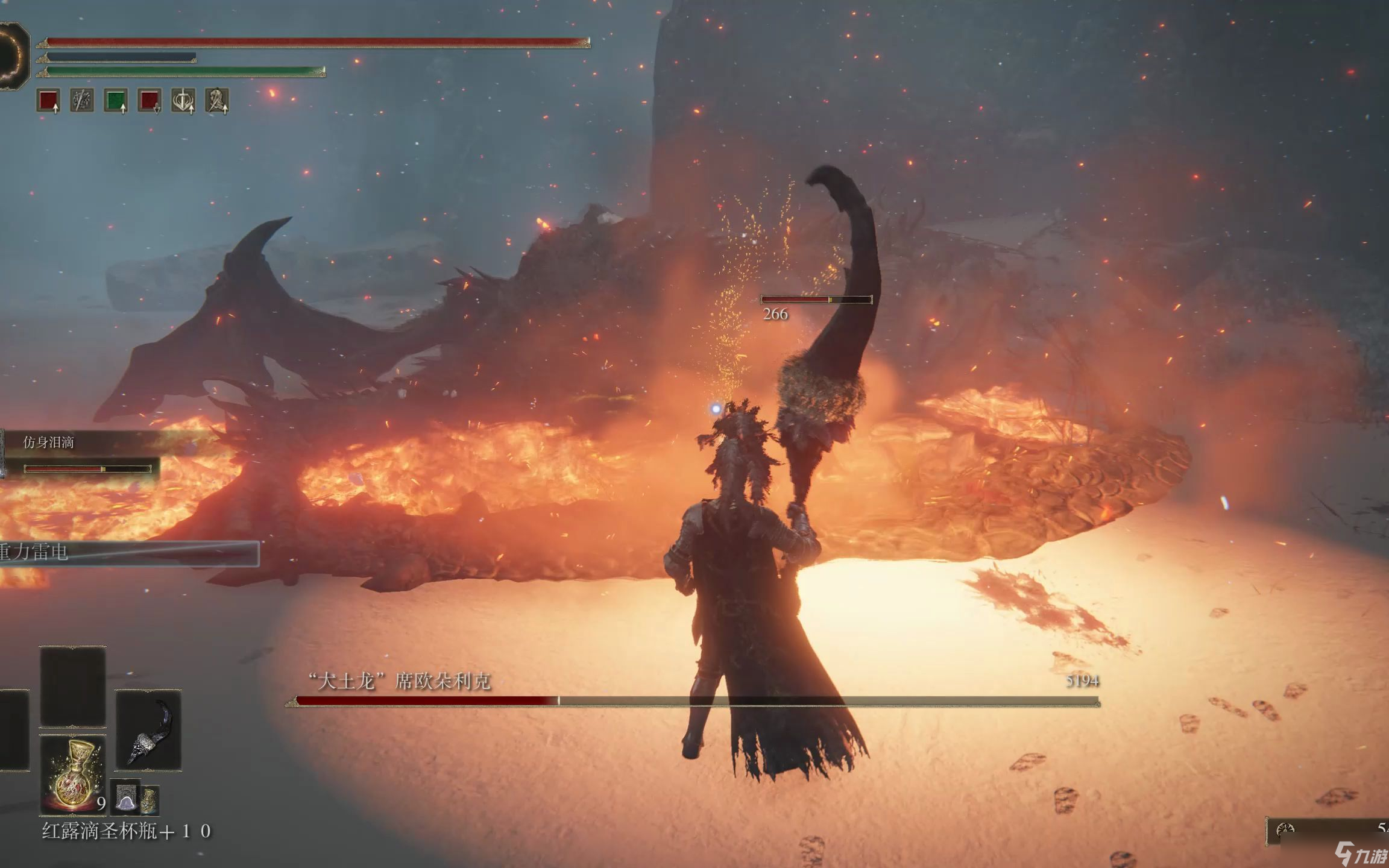
Task: Select the curved horn weapon slot
Action: pyautogui.click(x=148, y=731)
